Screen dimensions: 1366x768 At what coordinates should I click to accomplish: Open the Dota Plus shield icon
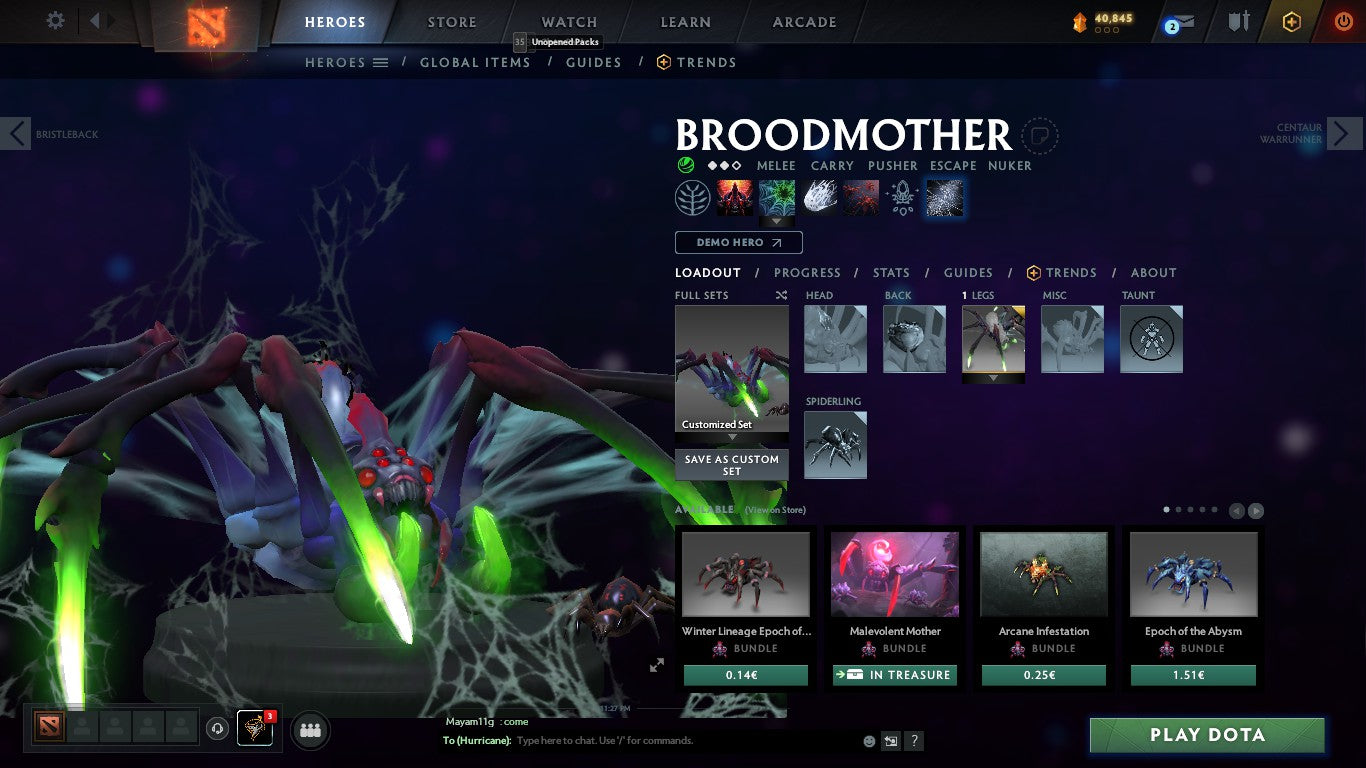coord(1291,20)
